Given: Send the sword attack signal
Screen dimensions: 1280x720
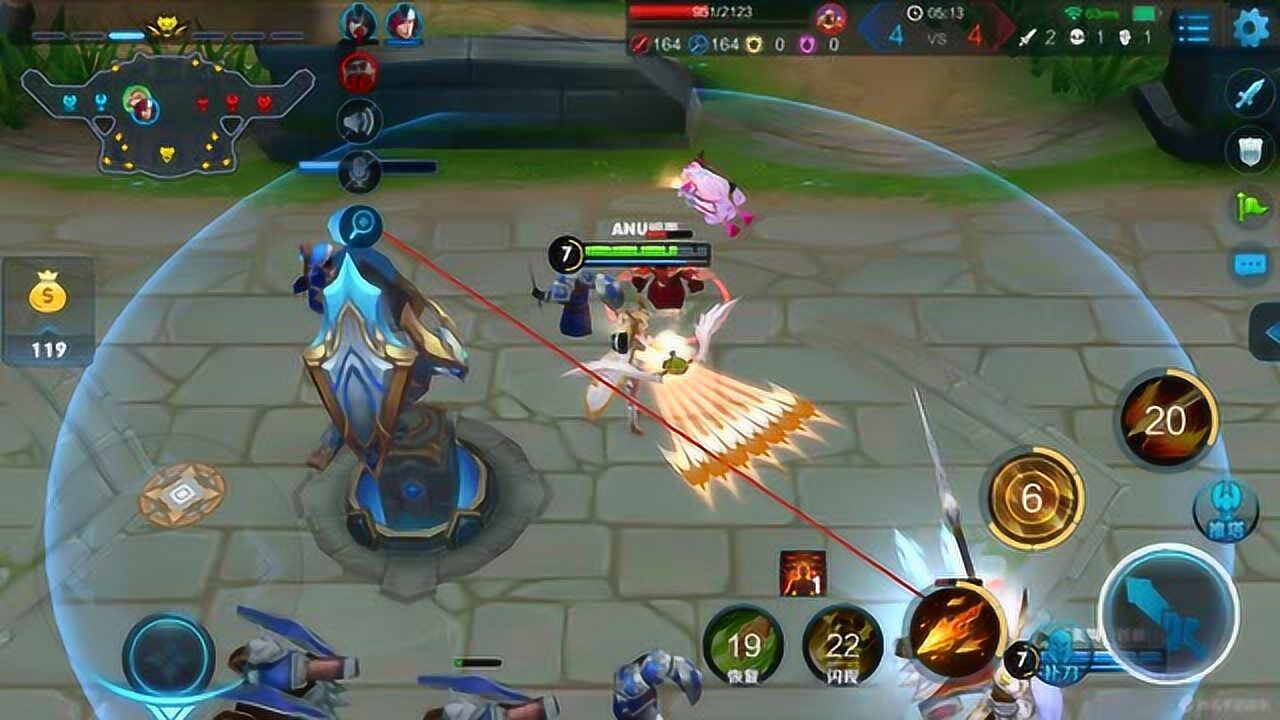Looking at the screenshot, I should click(x=1250, y=95).
